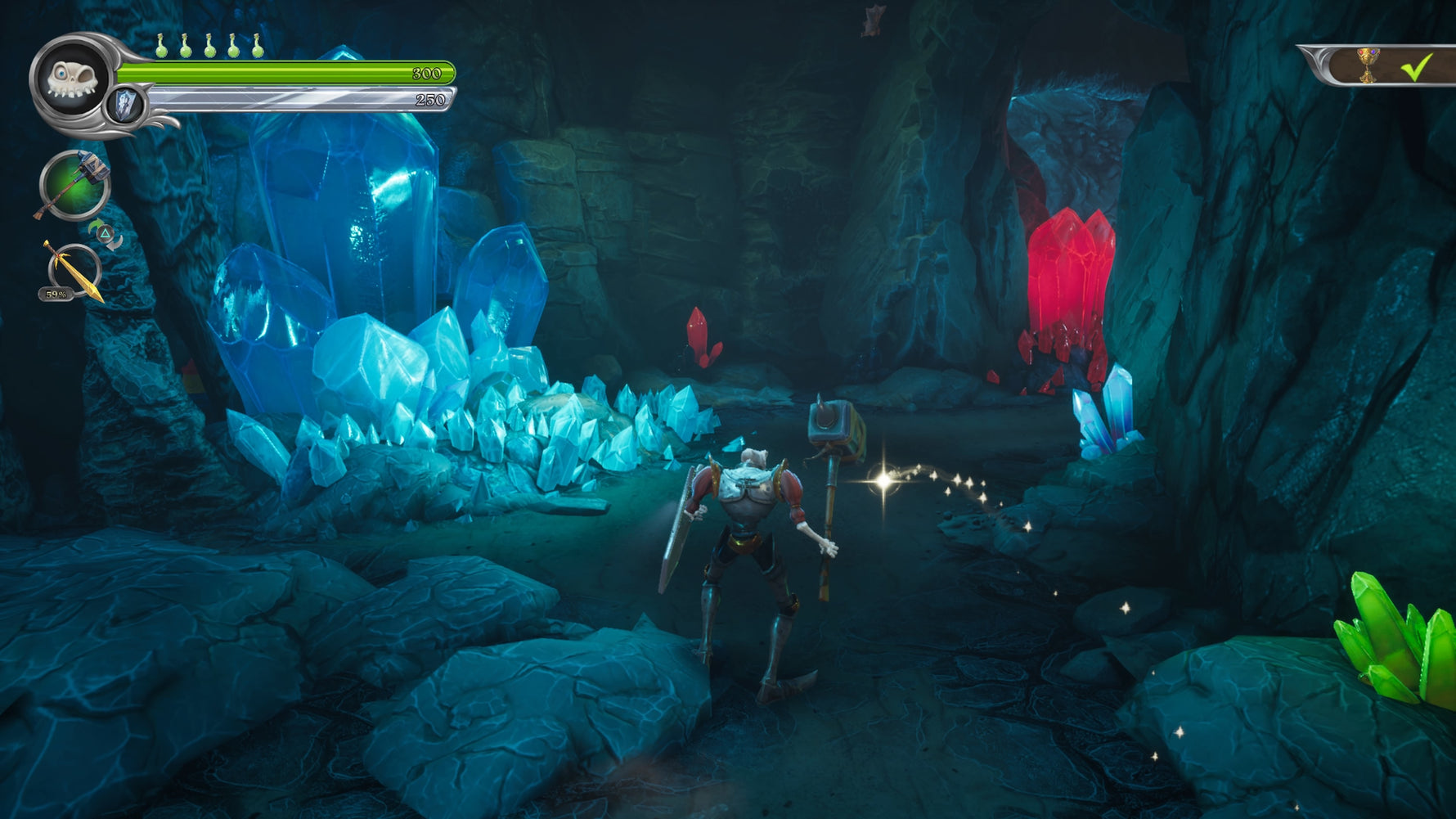Open the chalice completion tracker
This screenshot has height=819, width=1456.
[x=1367, y=65]
